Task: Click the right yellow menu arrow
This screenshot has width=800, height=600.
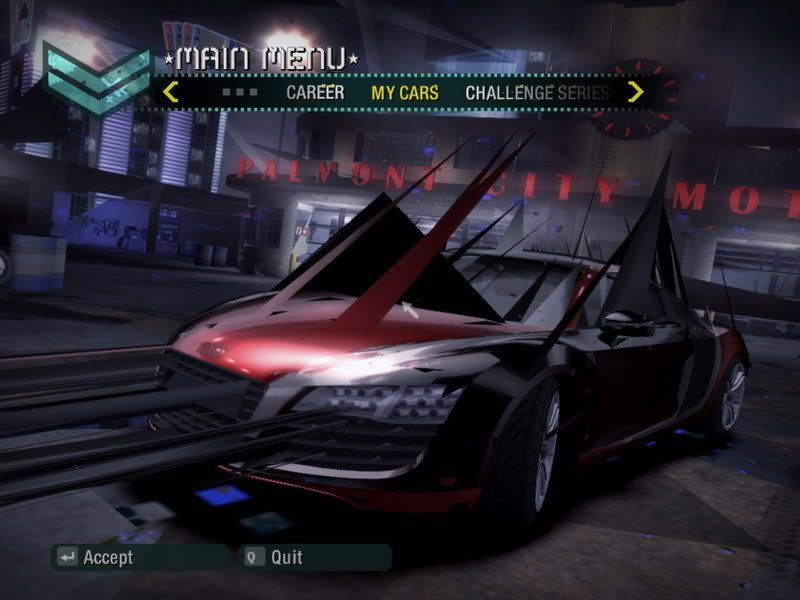Action: (x=635, y=92)
